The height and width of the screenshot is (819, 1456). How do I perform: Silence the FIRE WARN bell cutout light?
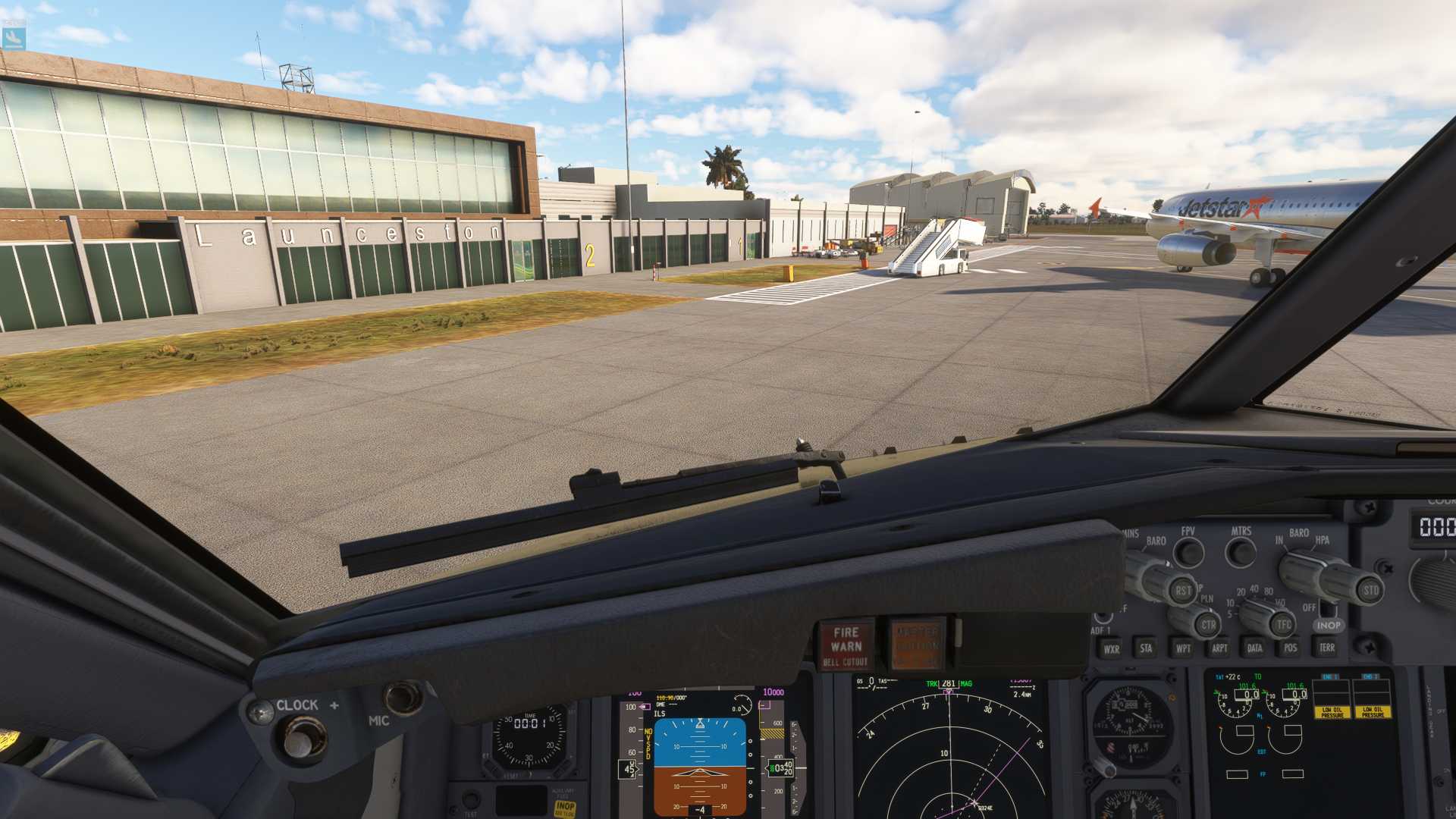tap(846, 646)
